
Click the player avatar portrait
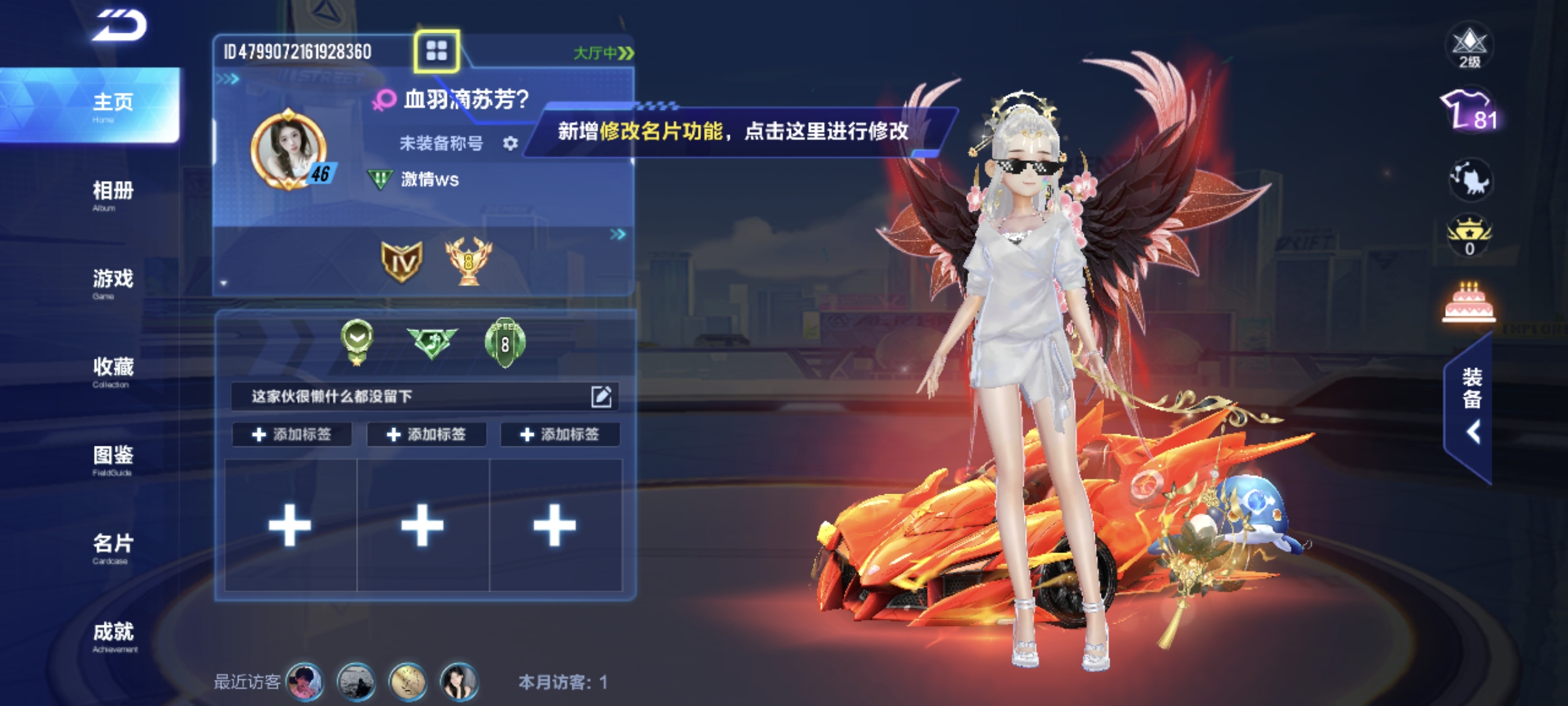pos(288,148)
